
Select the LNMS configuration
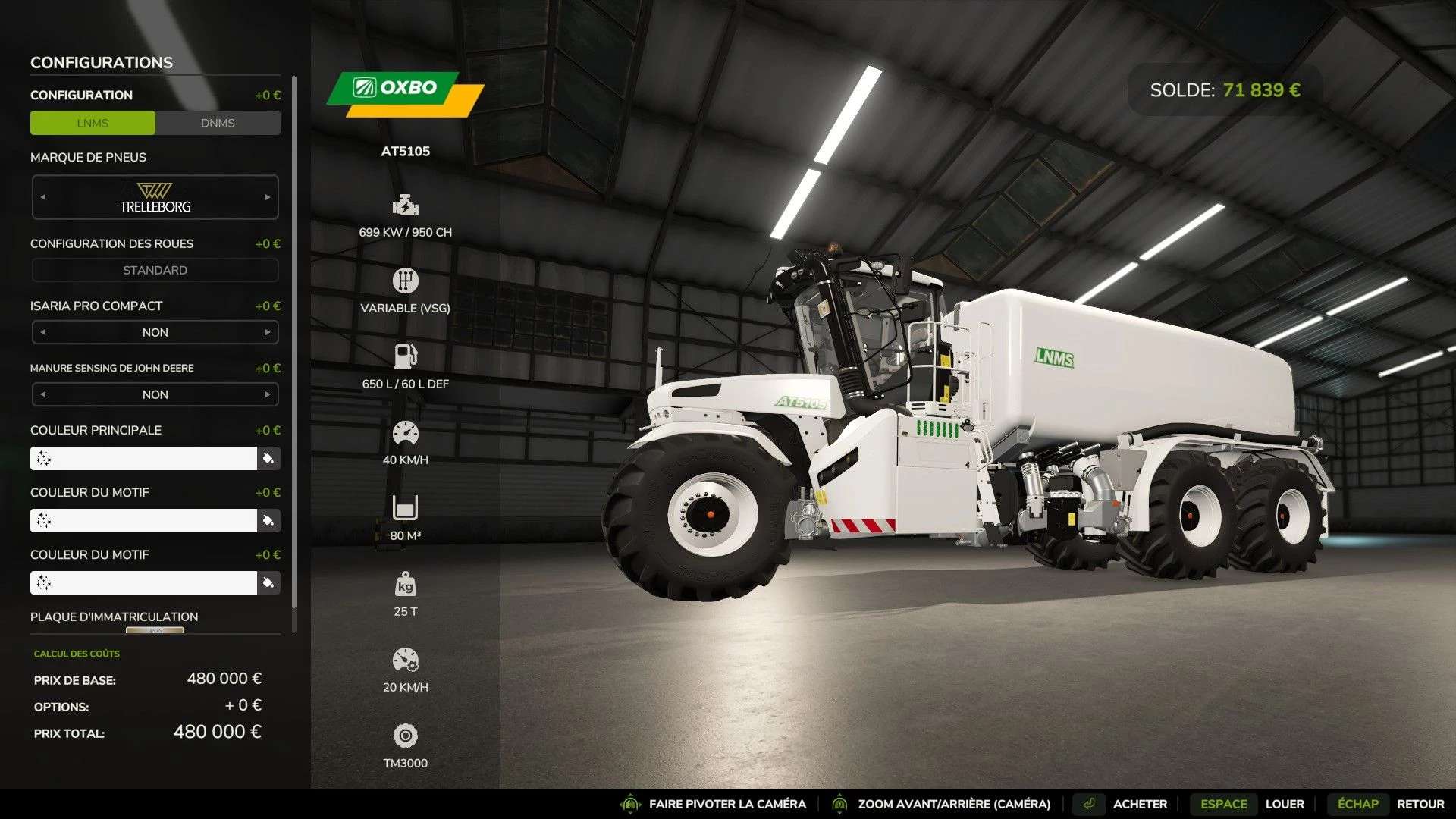[93, 123]
